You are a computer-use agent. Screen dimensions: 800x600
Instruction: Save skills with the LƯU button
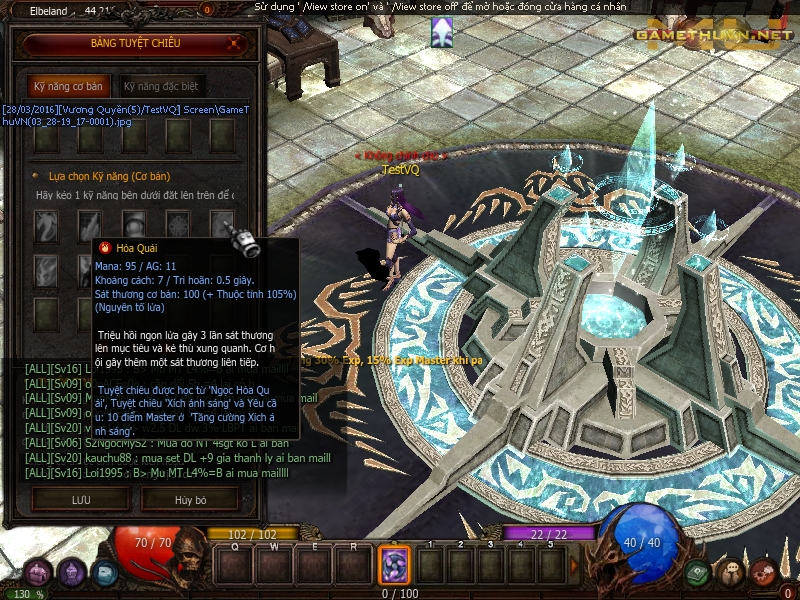point(80,499)
